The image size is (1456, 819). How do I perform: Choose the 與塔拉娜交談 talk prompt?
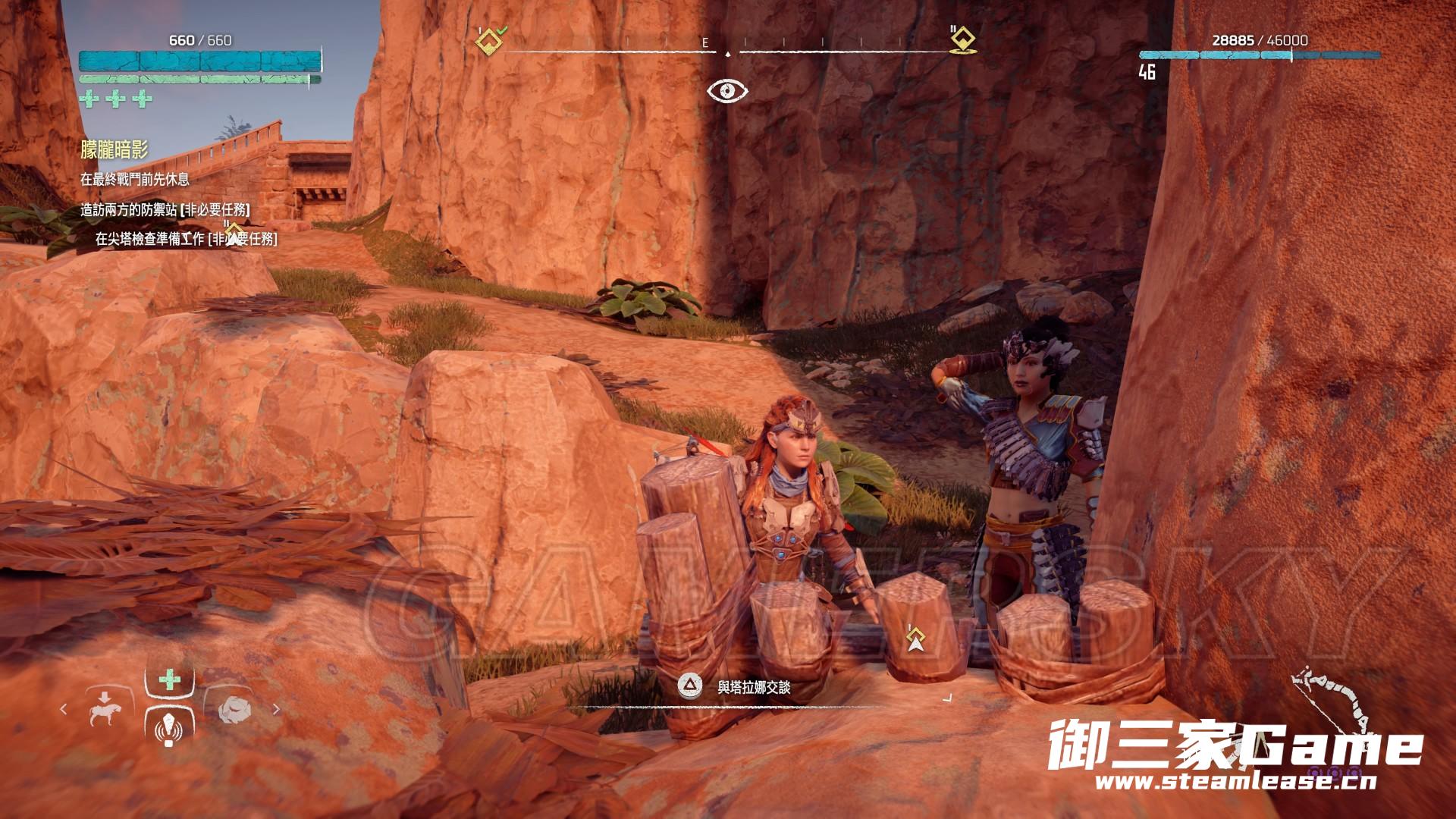(754, 688)
